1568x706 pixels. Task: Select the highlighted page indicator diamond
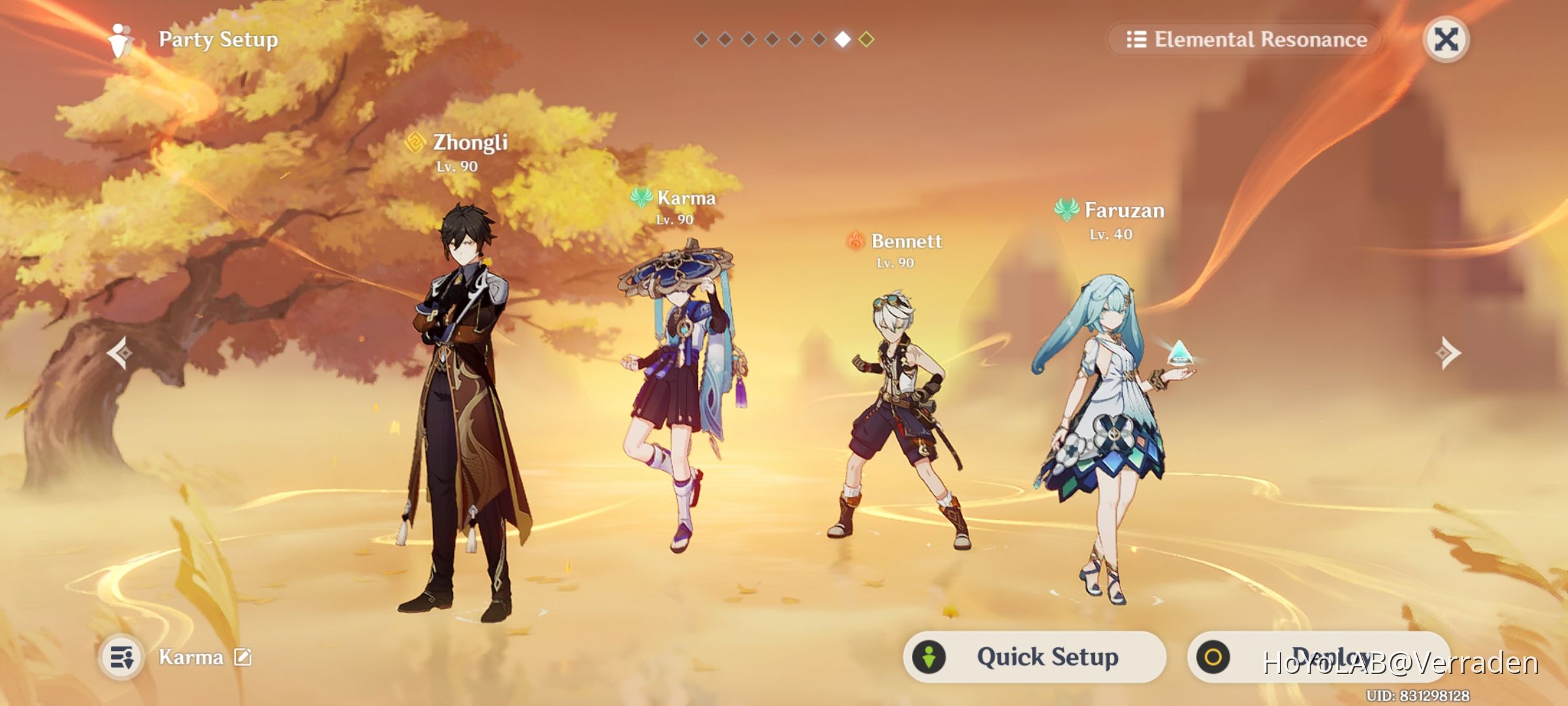(x=842, y=41)
